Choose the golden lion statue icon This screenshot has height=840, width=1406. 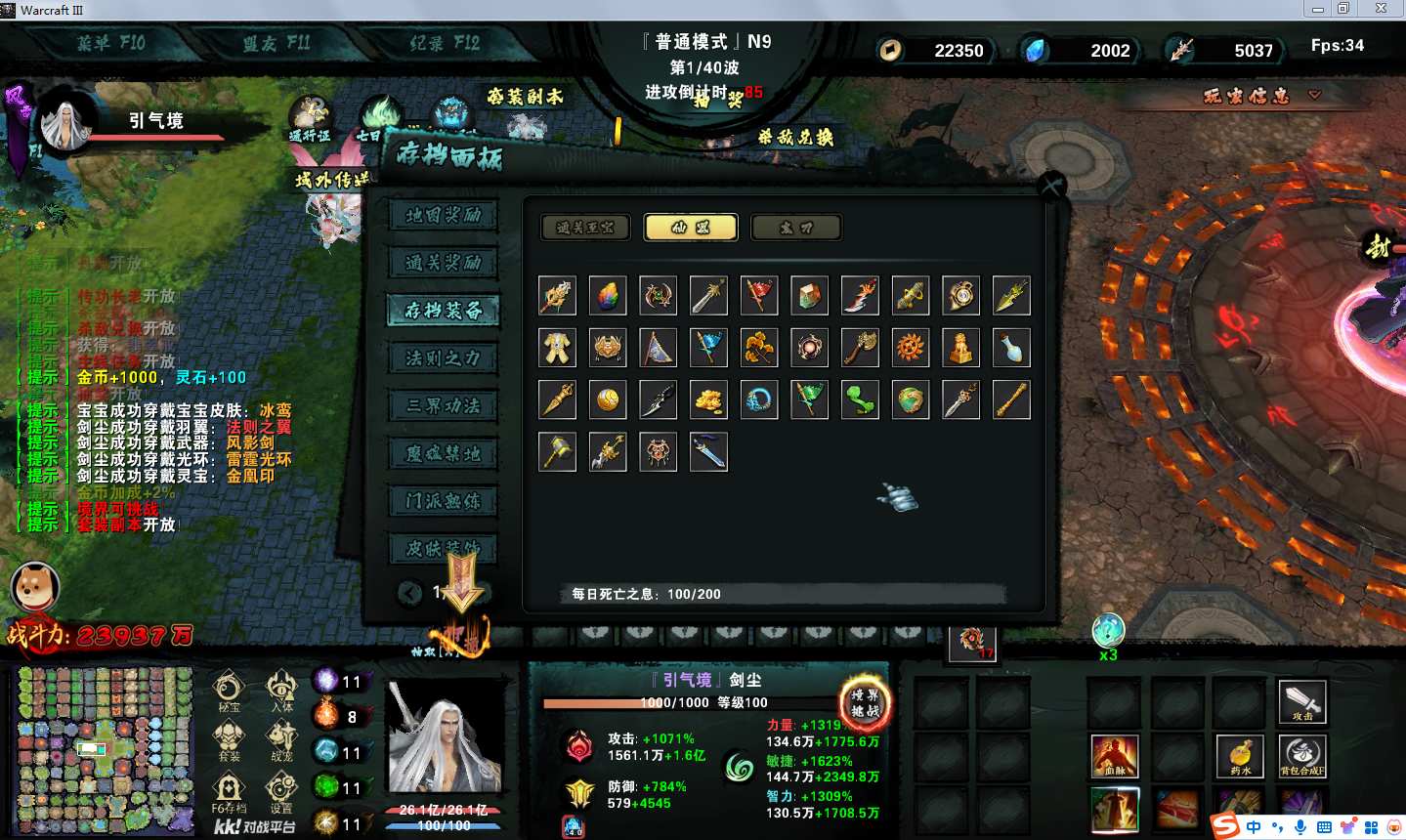pyautogui.click(x=961, y=348)
